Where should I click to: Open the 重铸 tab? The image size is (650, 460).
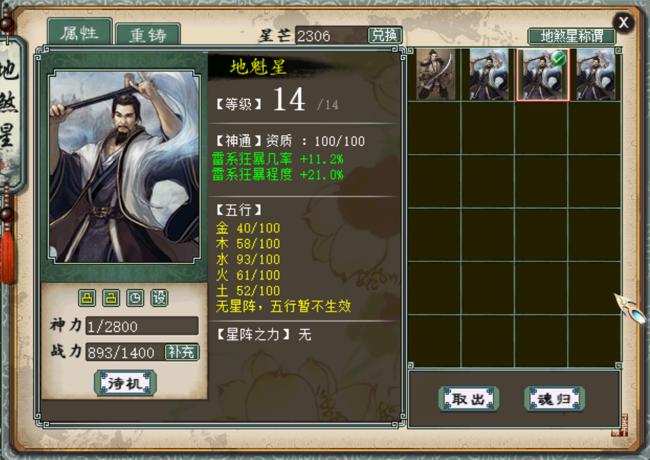click(147, 34)
